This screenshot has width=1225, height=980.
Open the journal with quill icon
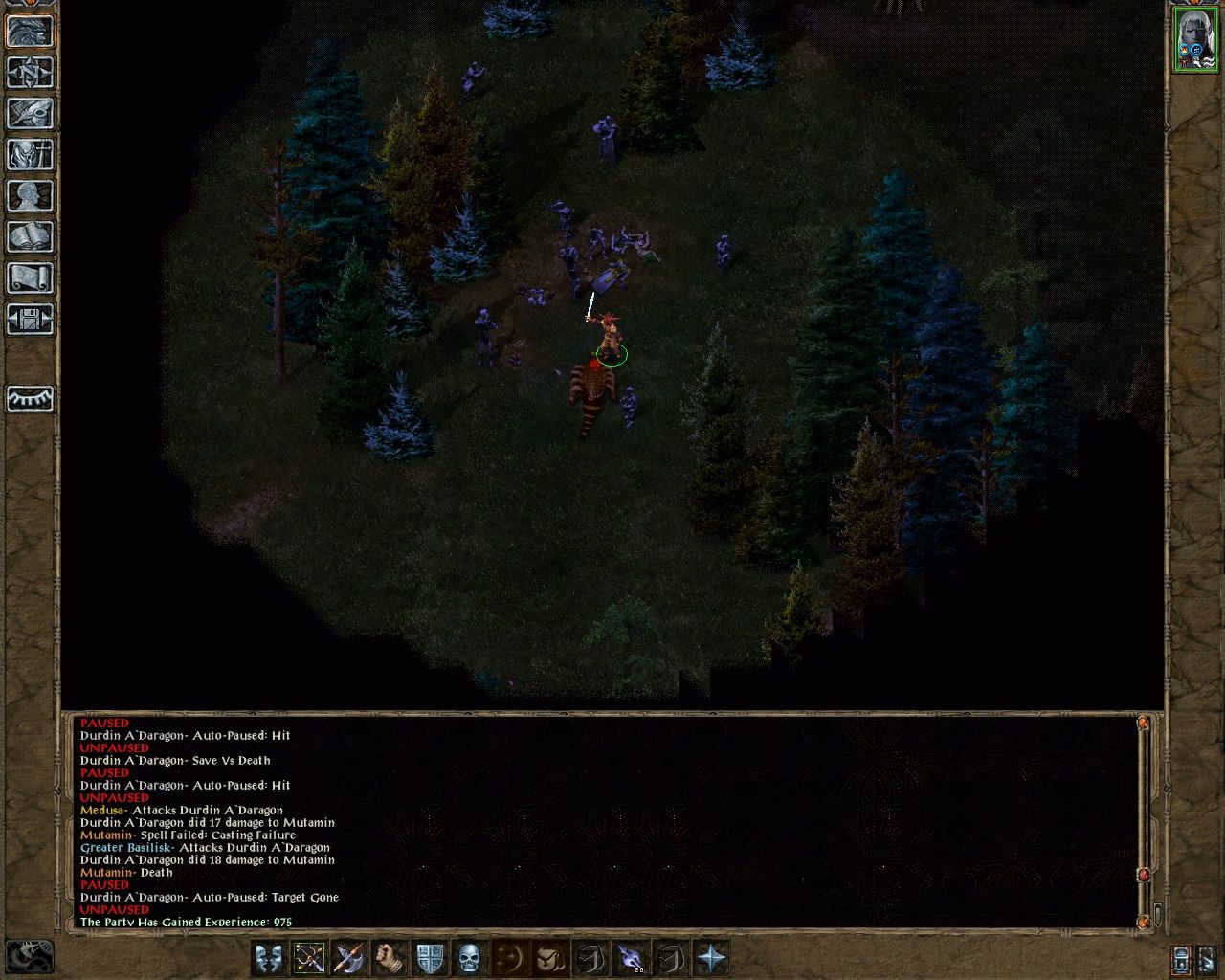click(x=30, y=114)
